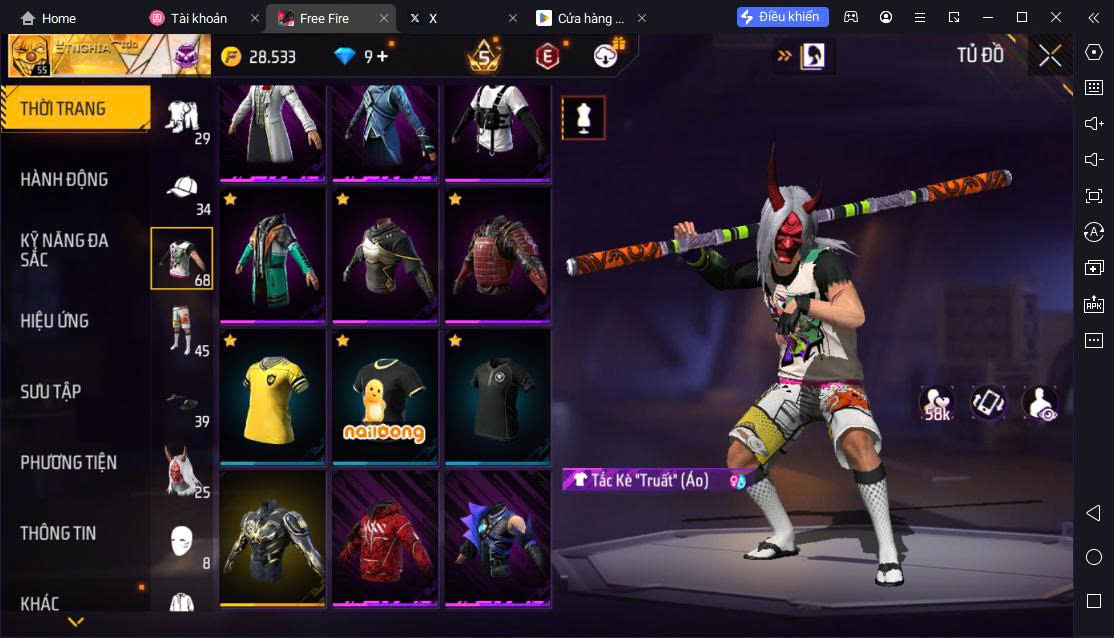Select Kỹ Năng Đa Sắc tab
The height and width of the screenshot is (638, 1114).
click(x=65, y=250)
